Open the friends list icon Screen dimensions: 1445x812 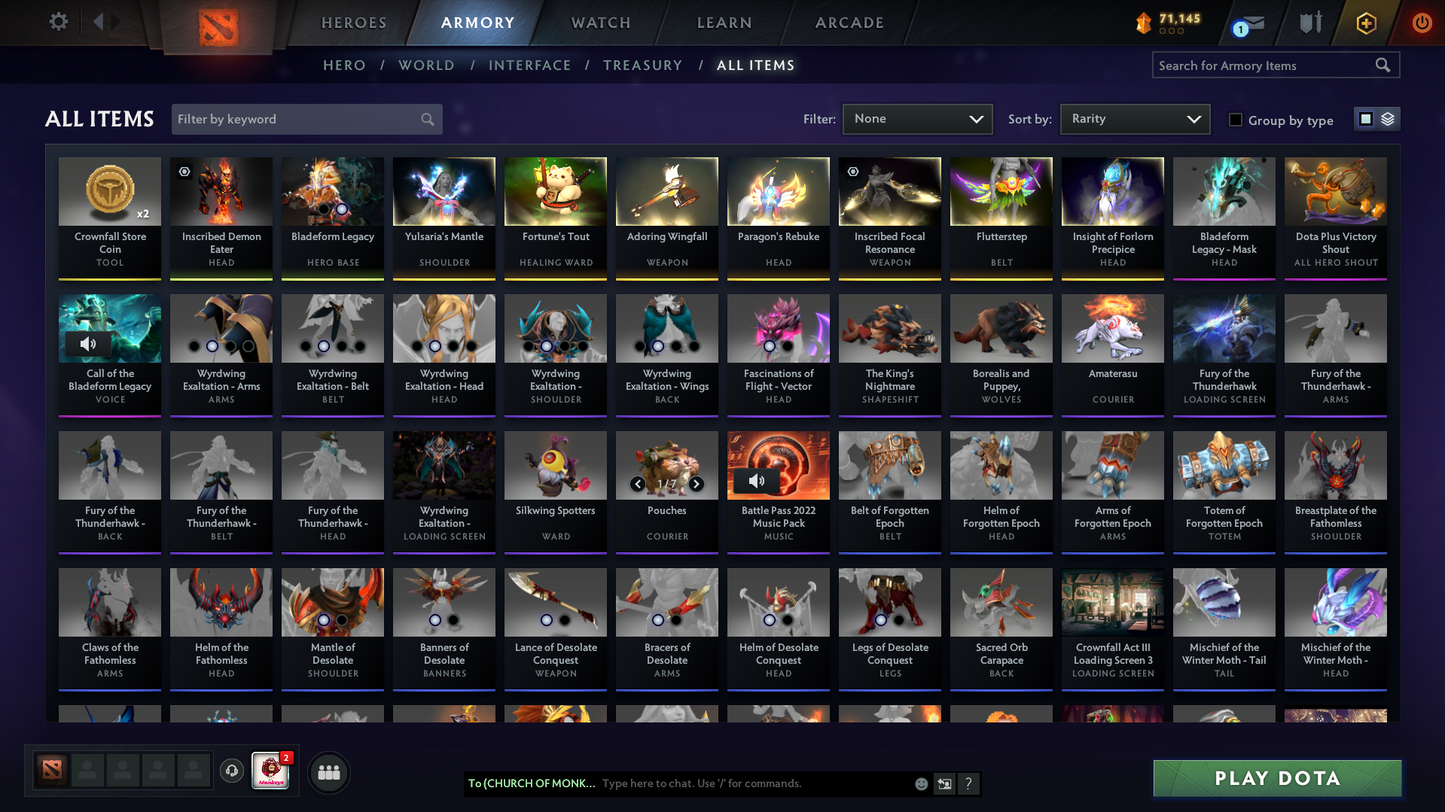coord(328,771)
